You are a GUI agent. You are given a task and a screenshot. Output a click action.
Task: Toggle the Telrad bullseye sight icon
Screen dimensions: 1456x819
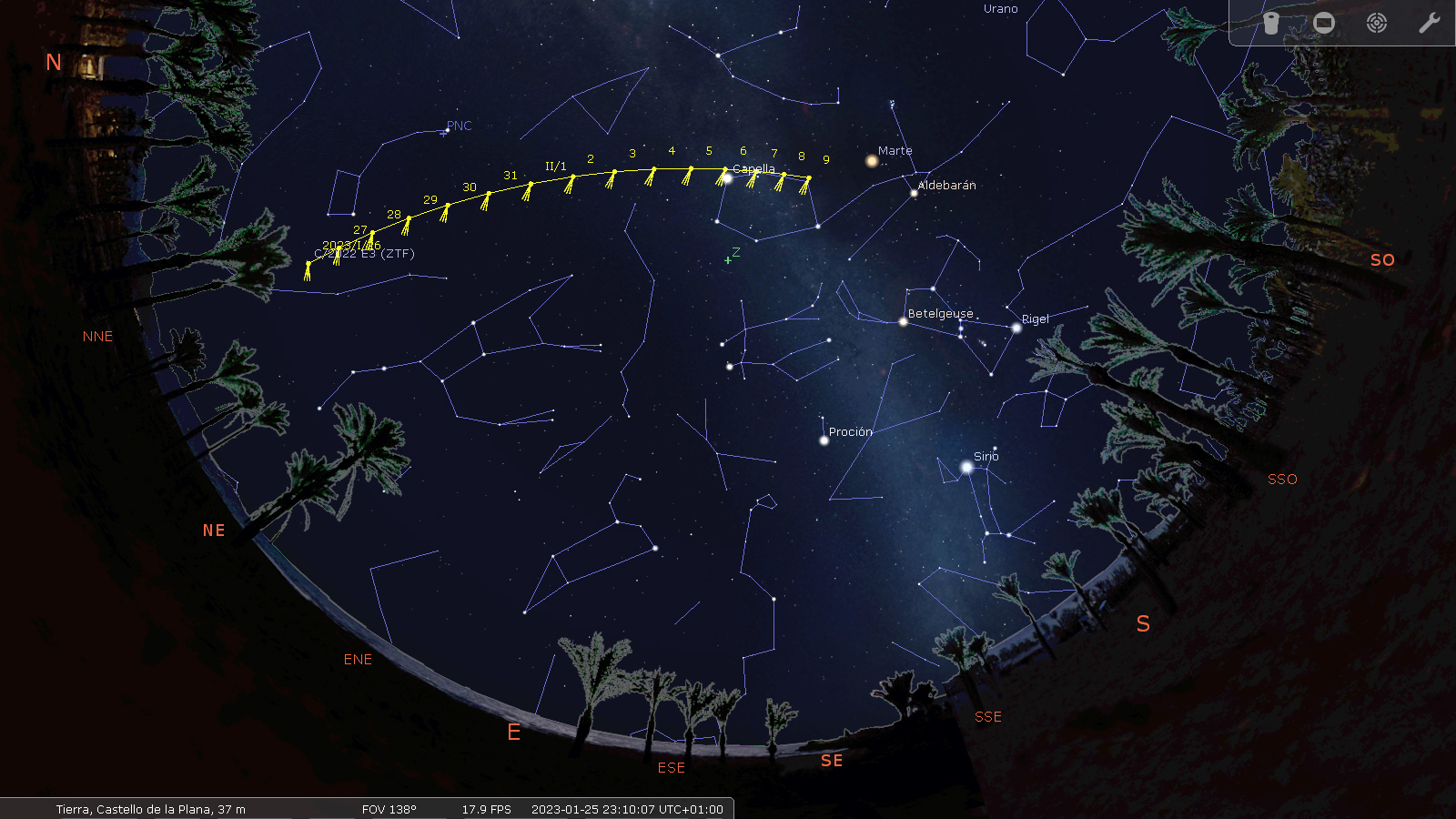coord(1377,23)
